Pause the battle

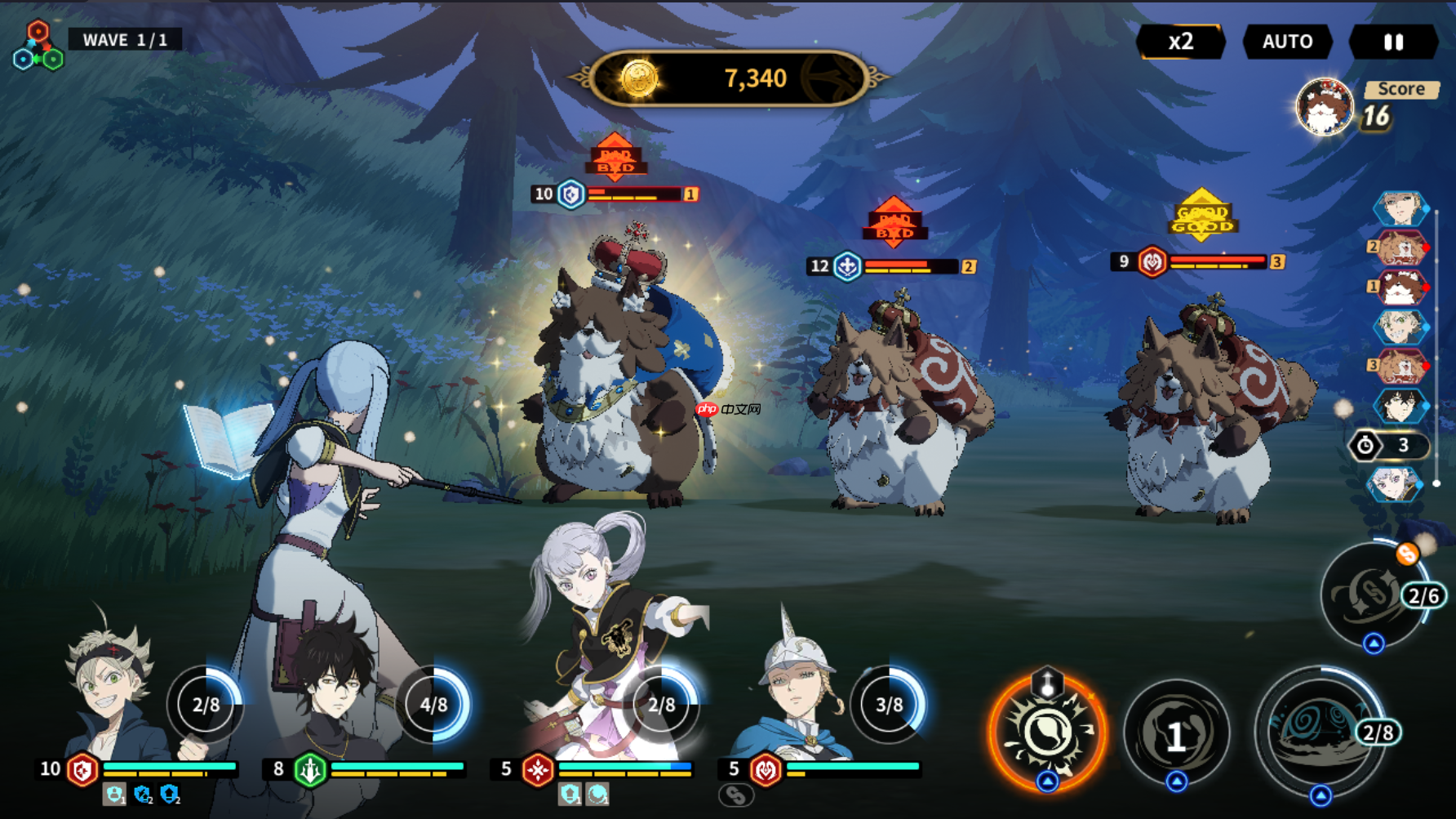tap(1393, 42)
